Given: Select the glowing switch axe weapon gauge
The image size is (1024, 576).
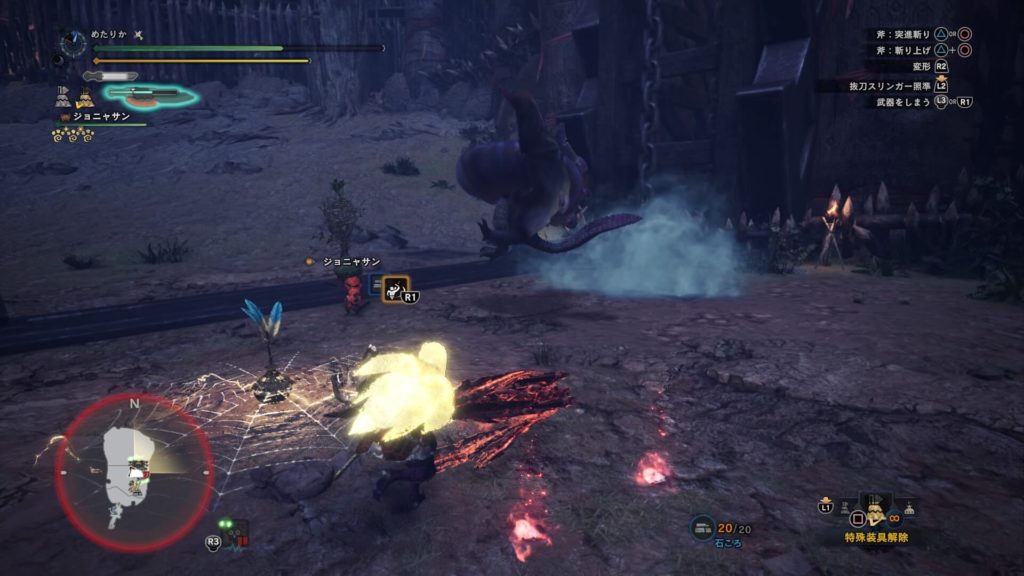Looking at the screenshot, I should click(150, 96).
